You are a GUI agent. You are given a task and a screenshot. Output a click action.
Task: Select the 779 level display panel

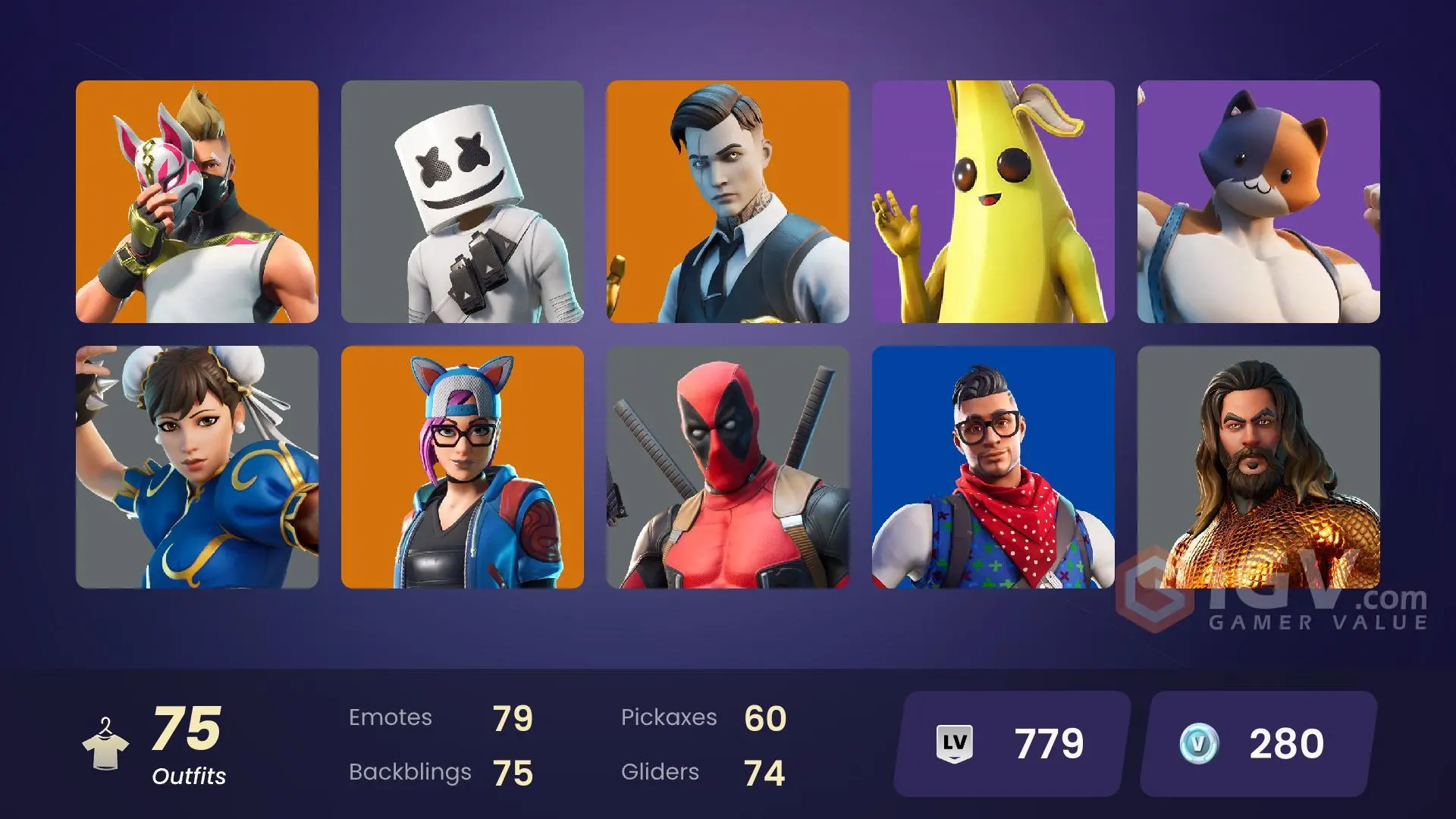[x=1009, y=744]
